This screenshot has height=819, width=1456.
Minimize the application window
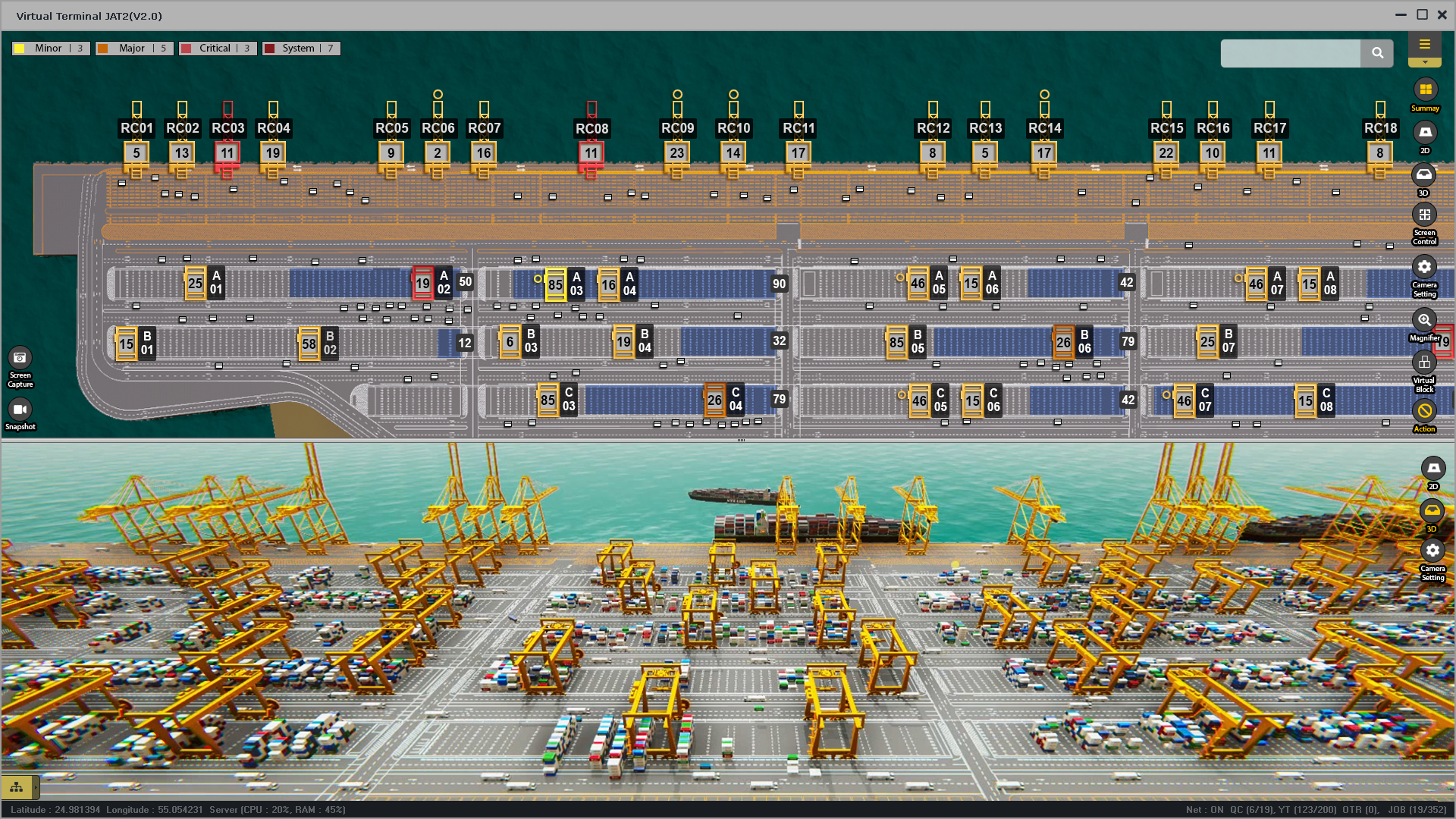pos(1401,15)
